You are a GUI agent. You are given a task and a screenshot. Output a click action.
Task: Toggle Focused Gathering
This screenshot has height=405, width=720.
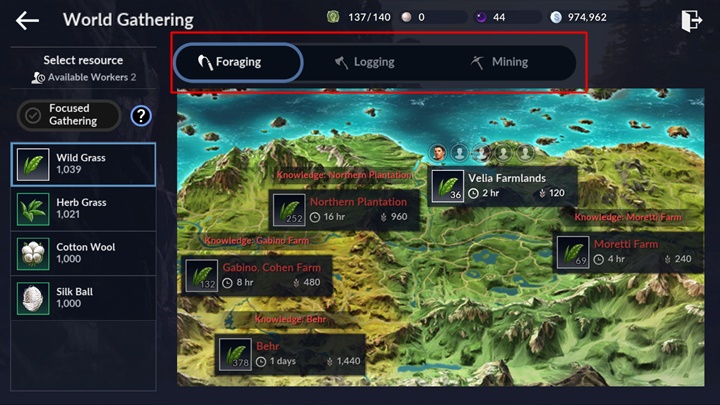coord(69,115)
